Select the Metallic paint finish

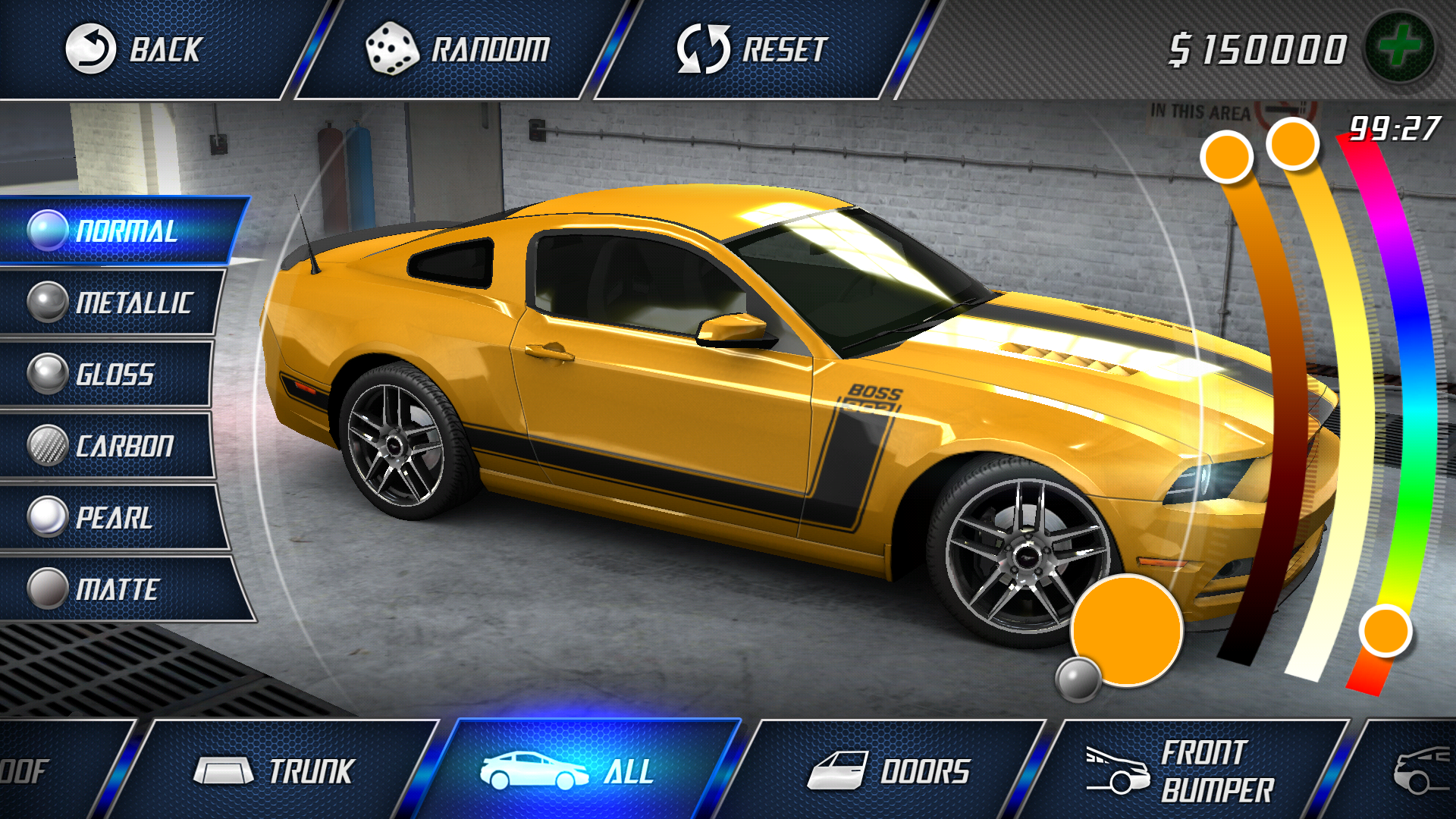pos(114,303)
